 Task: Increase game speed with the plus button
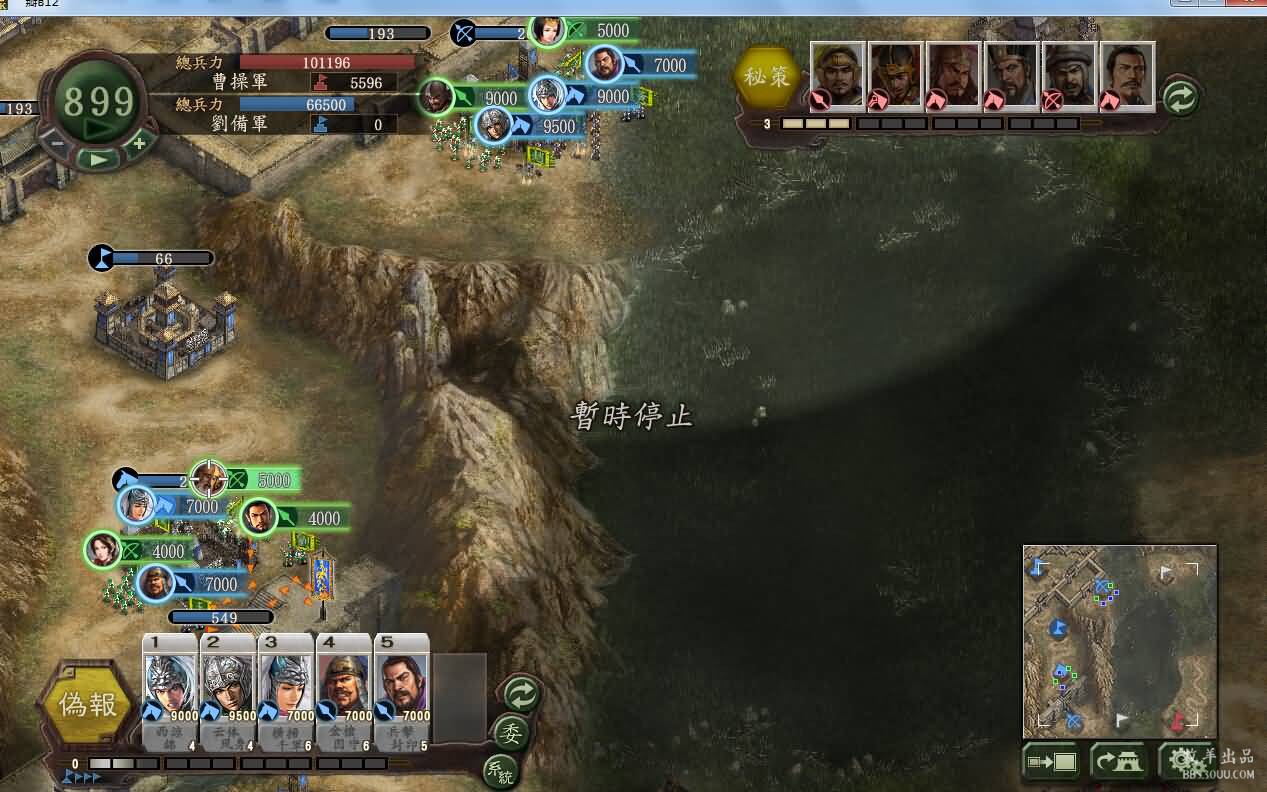(x=139, y=143)
